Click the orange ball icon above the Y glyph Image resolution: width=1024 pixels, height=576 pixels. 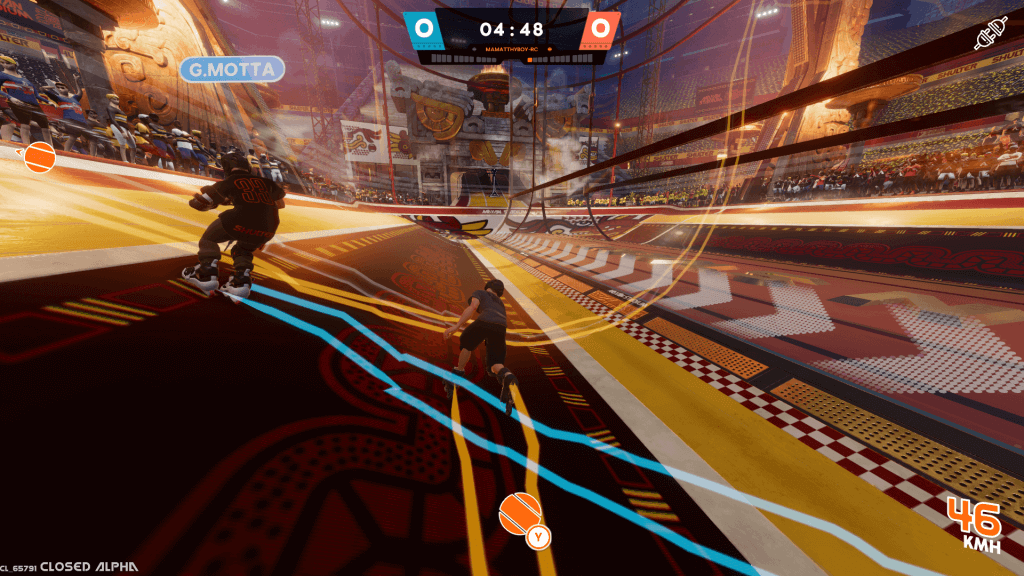(518, 512)
